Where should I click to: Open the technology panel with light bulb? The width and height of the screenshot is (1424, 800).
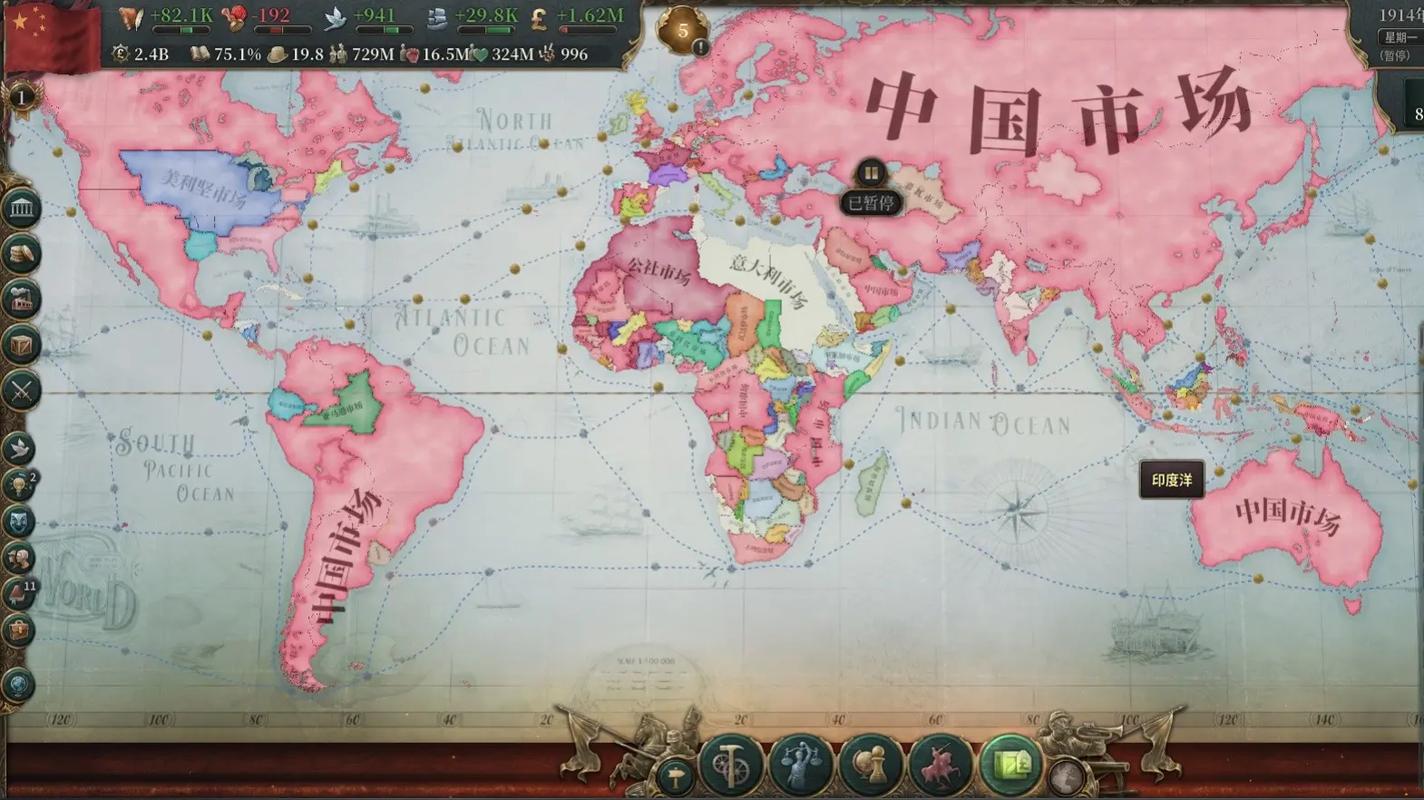(x=19, y=486)
